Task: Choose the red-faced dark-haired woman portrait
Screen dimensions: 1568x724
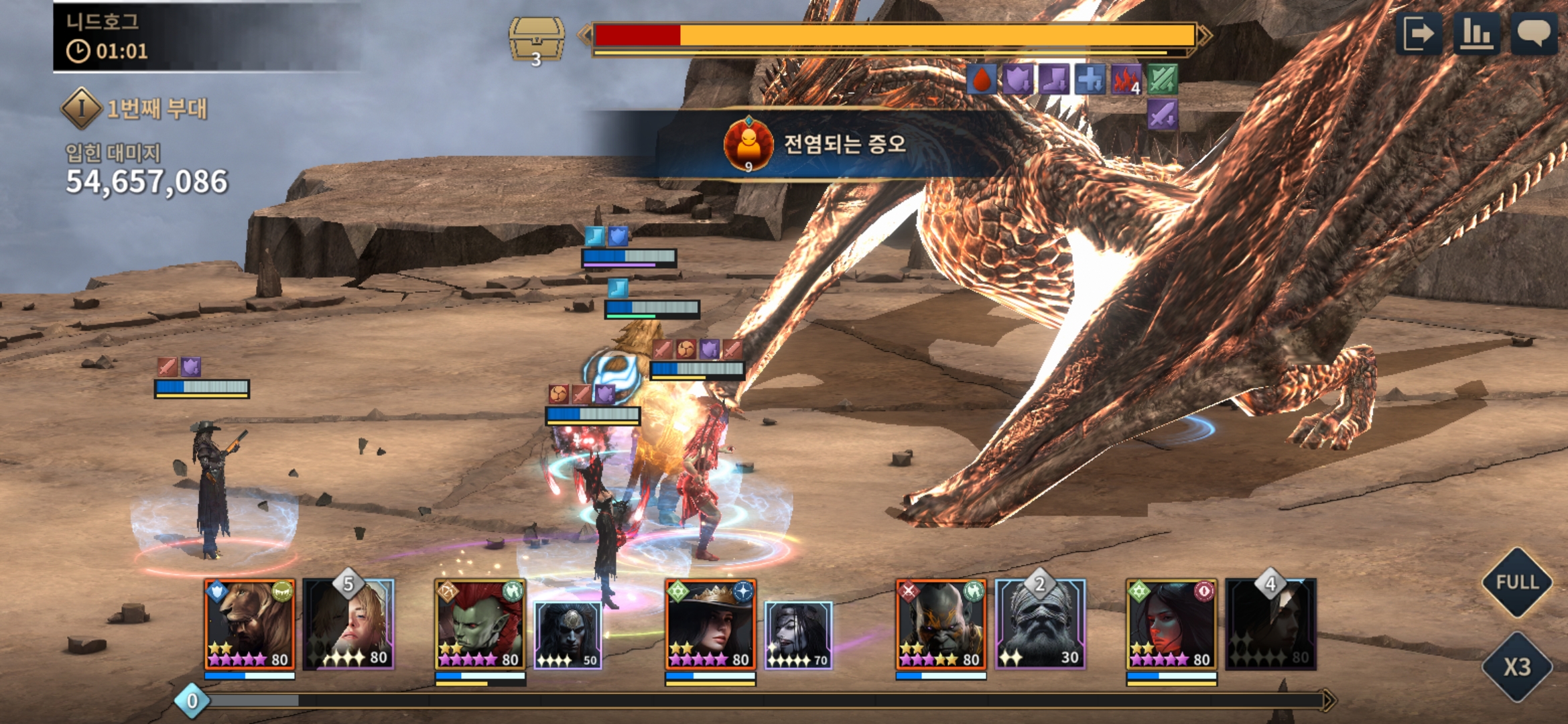Action: pos(1171,625)
